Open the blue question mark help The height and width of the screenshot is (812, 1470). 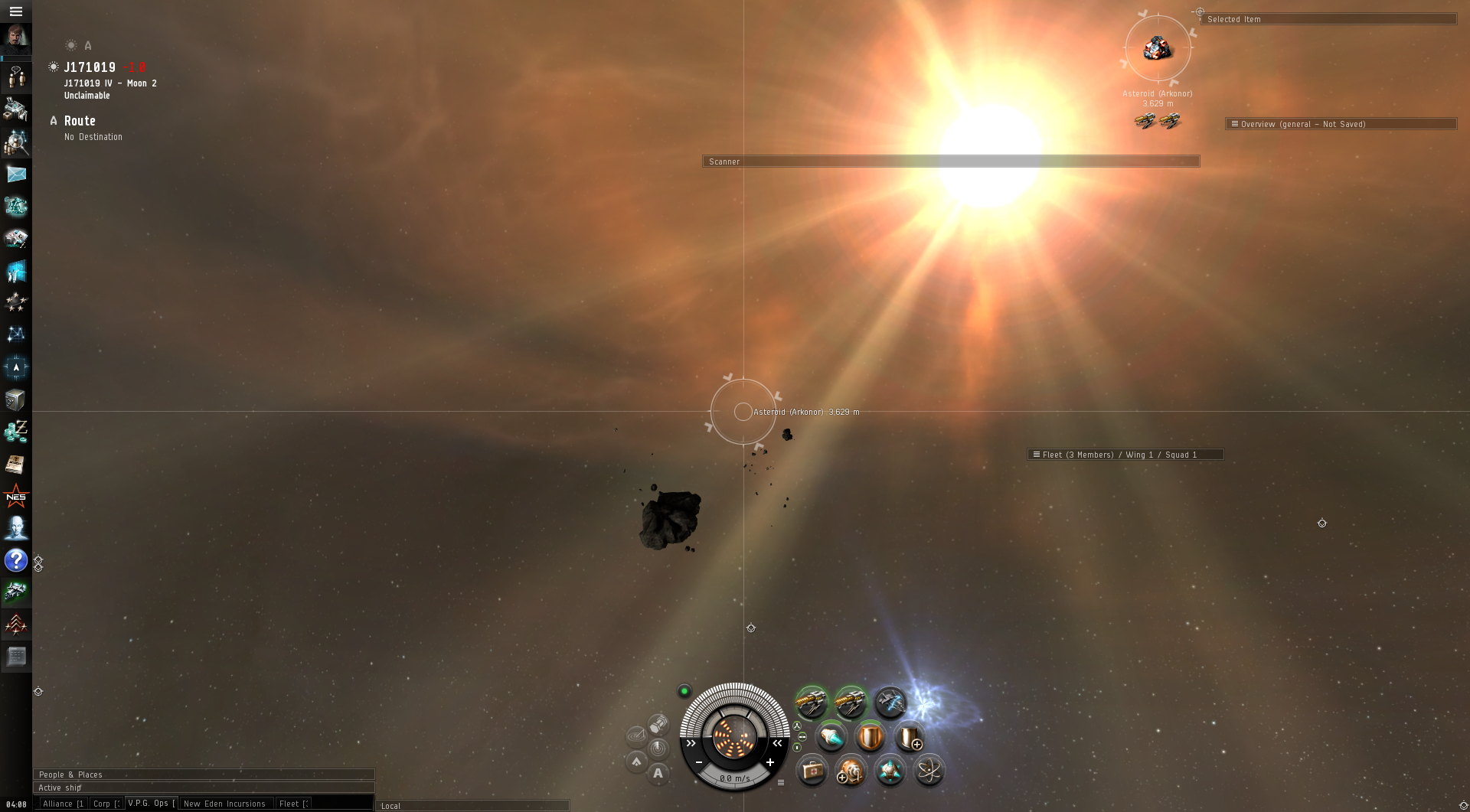click(x=15, y=560)
